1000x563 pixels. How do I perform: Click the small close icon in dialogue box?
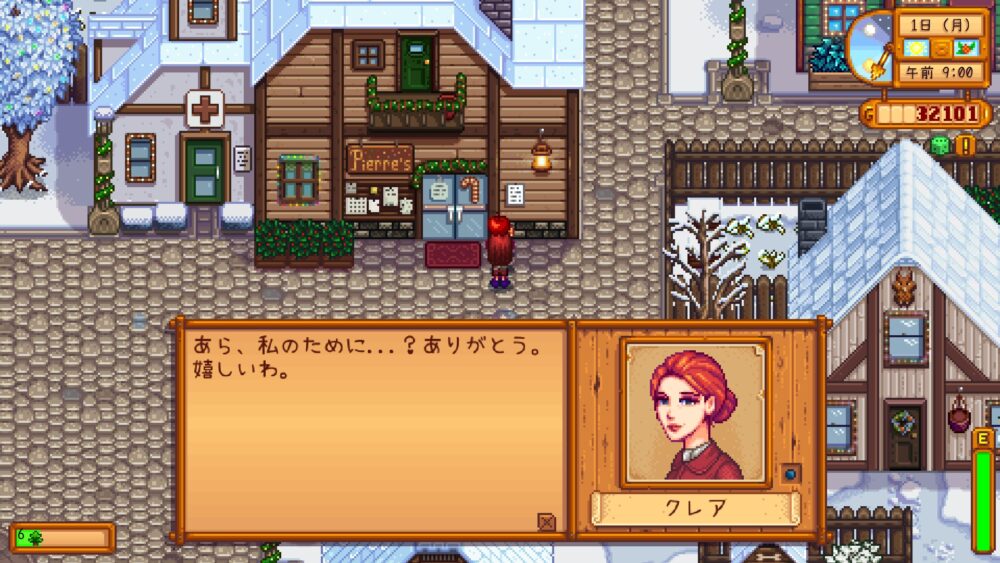tap(546, 521)
